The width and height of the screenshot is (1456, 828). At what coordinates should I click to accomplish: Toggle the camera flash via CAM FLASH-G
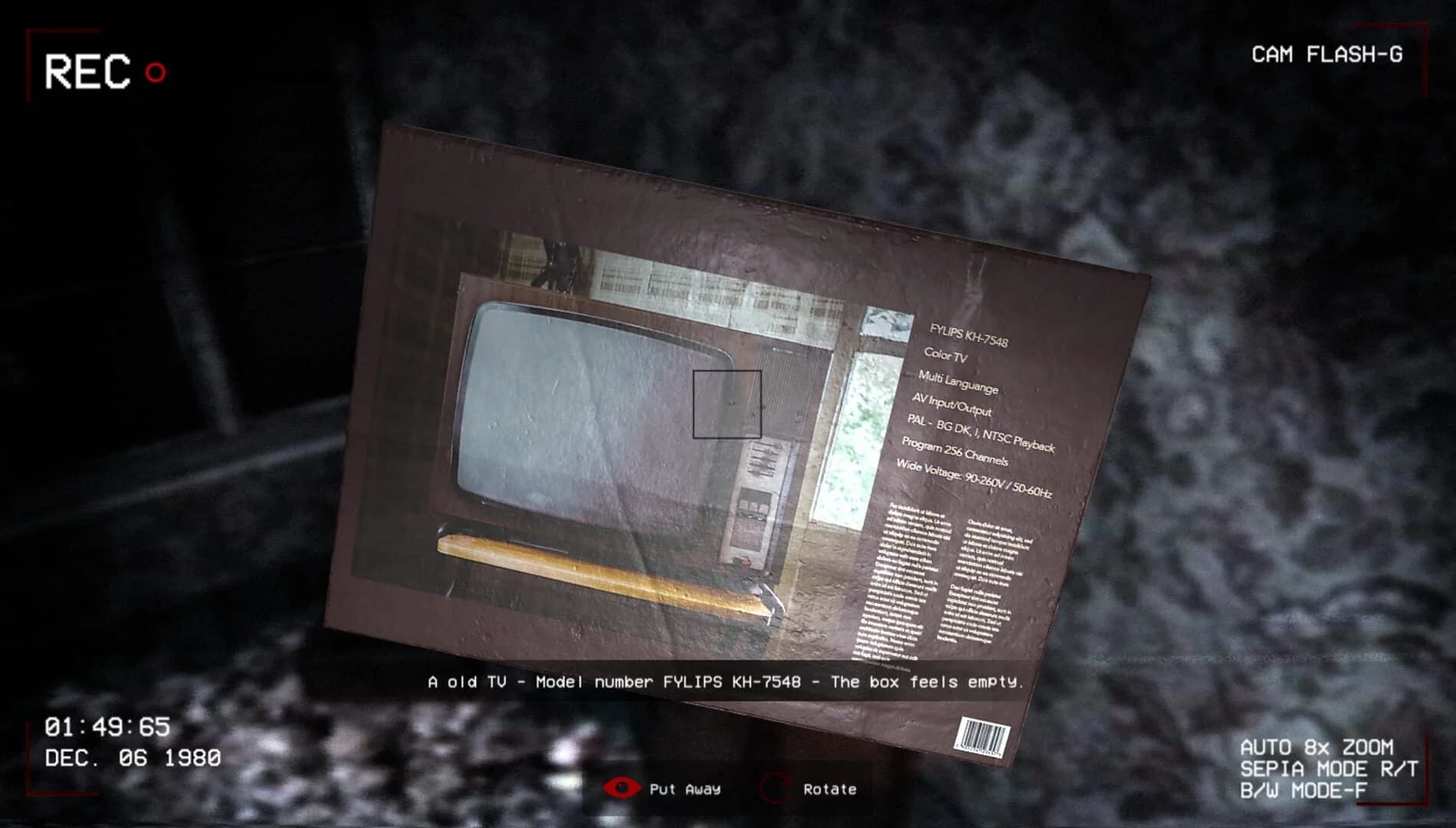1326,54
